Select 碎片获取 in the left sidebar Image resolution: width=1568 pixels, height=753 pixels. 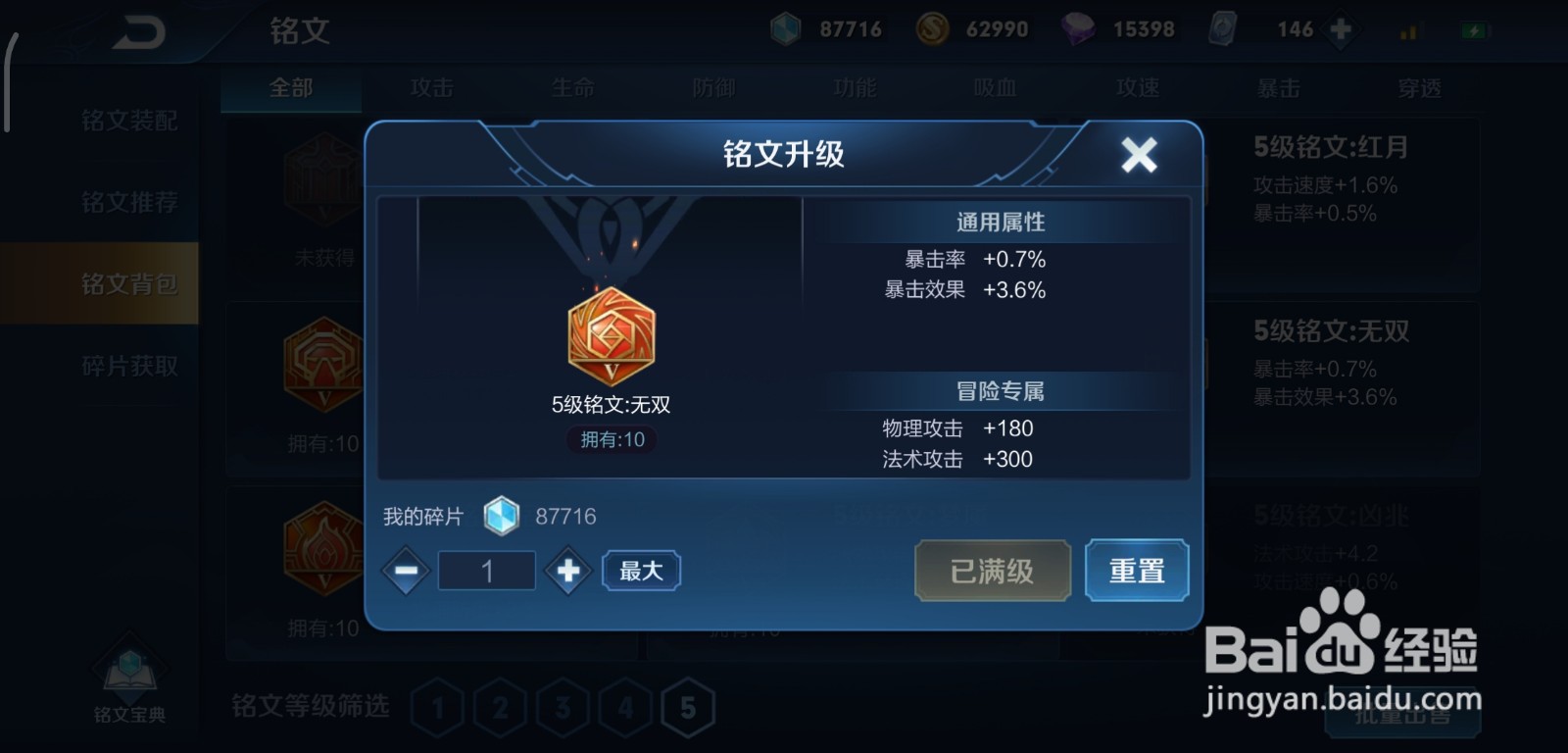(x=130, y=365)
